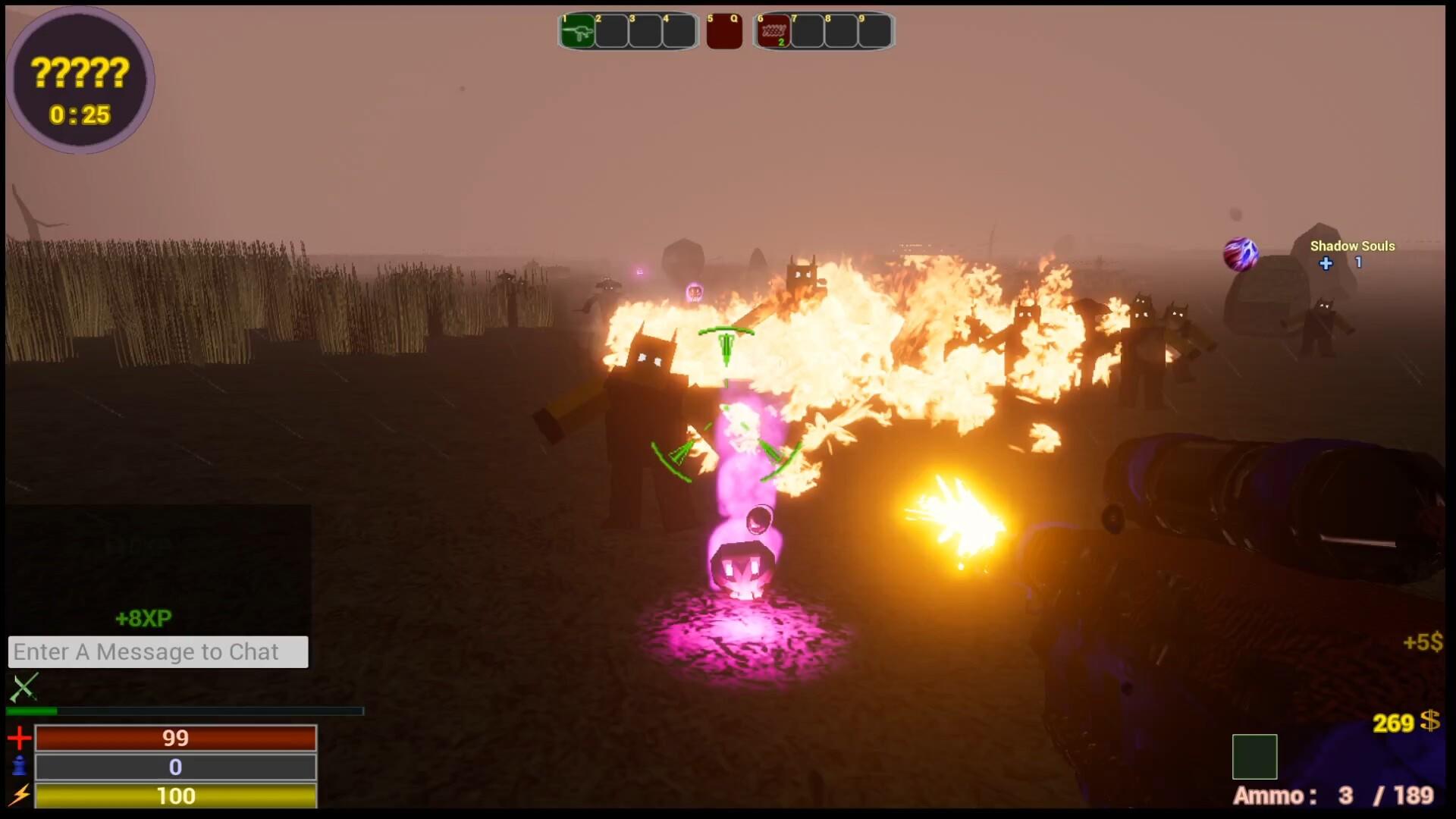
Task: Select empty hotbar slot 2
Action: click(610, 31)
